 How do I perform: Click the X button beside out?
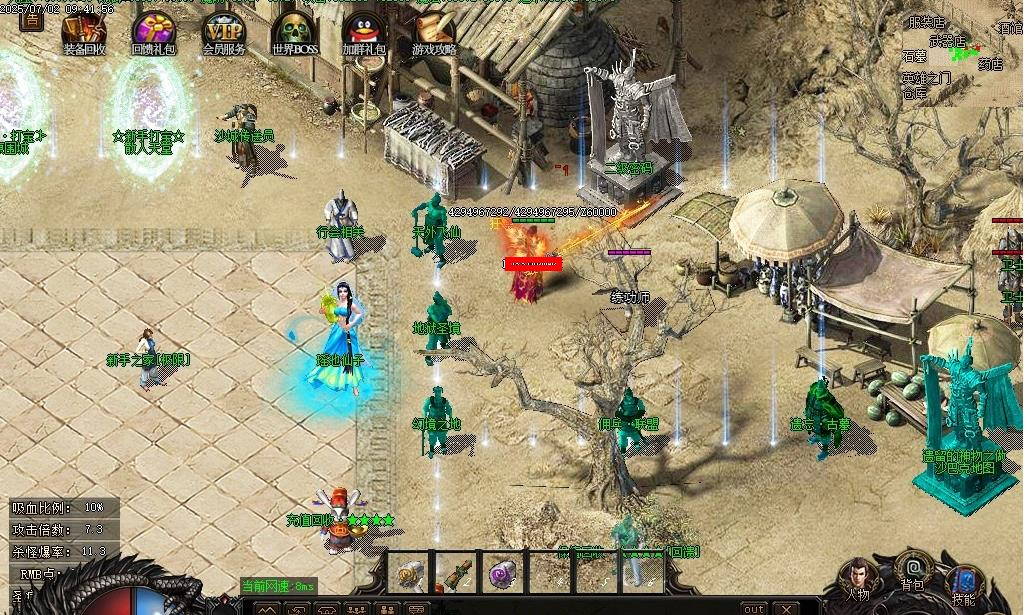[x=786, y=608]
